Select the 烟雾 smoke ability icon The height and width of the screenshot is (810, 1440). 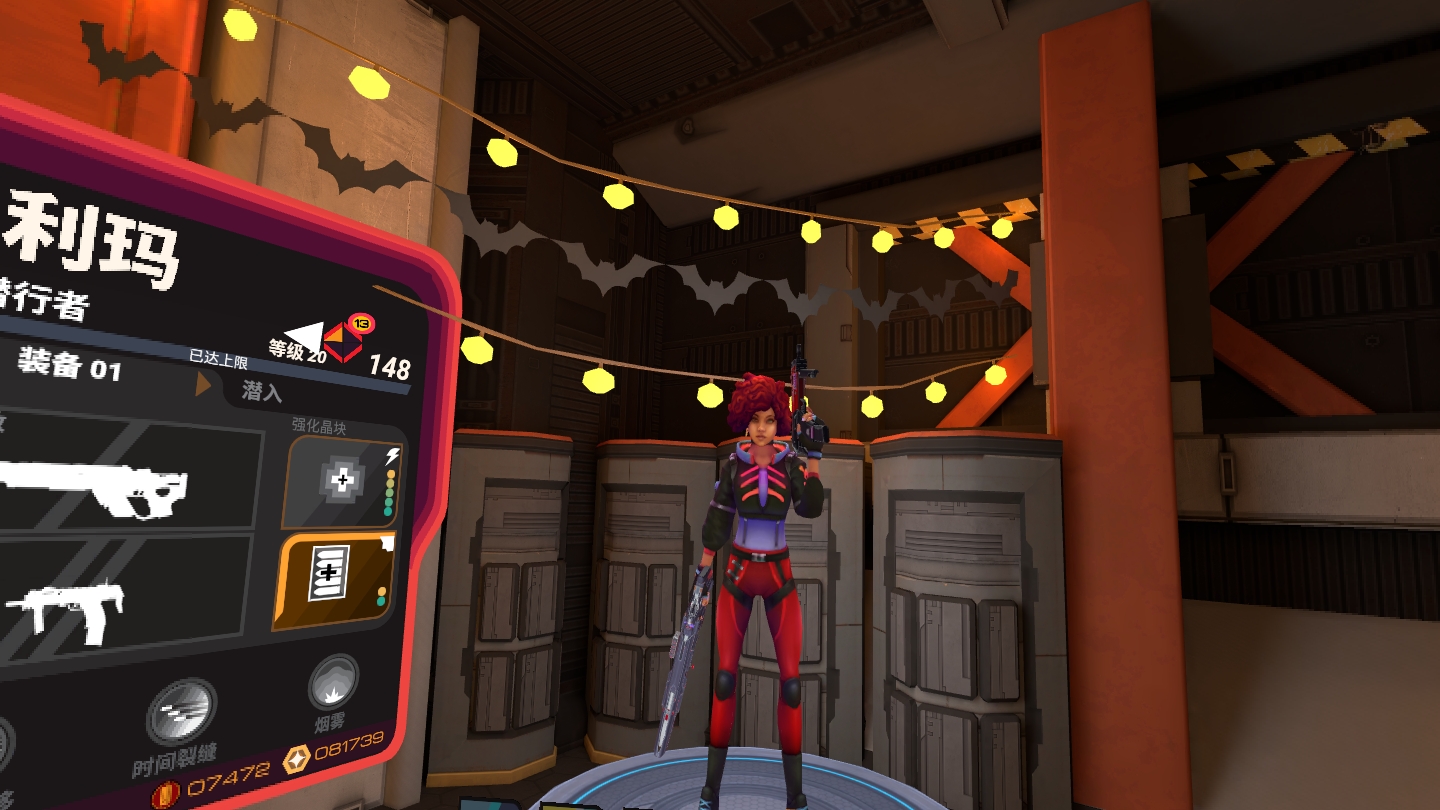coord(333,683)
